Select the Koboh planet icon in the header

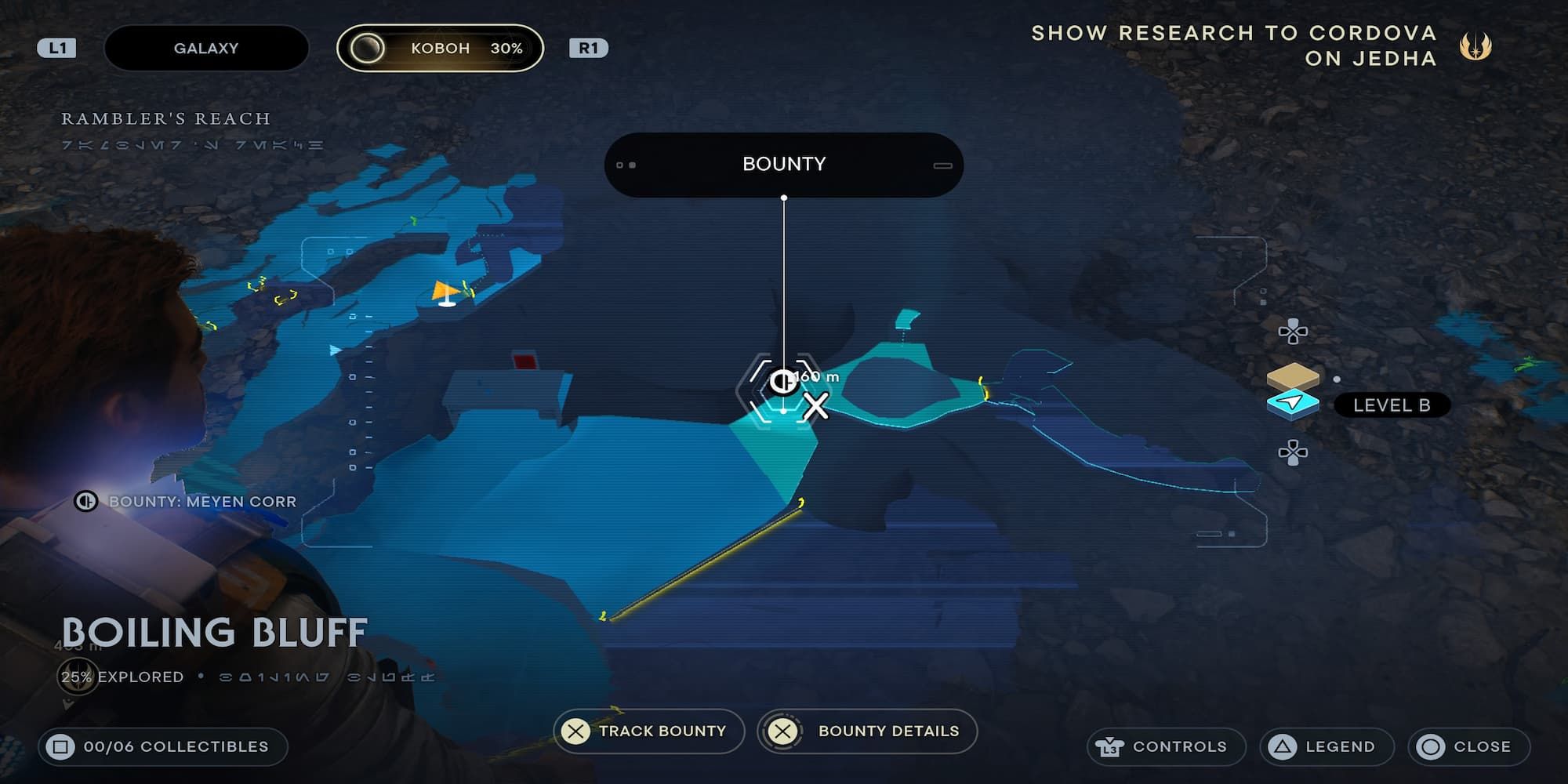(368, 48)
